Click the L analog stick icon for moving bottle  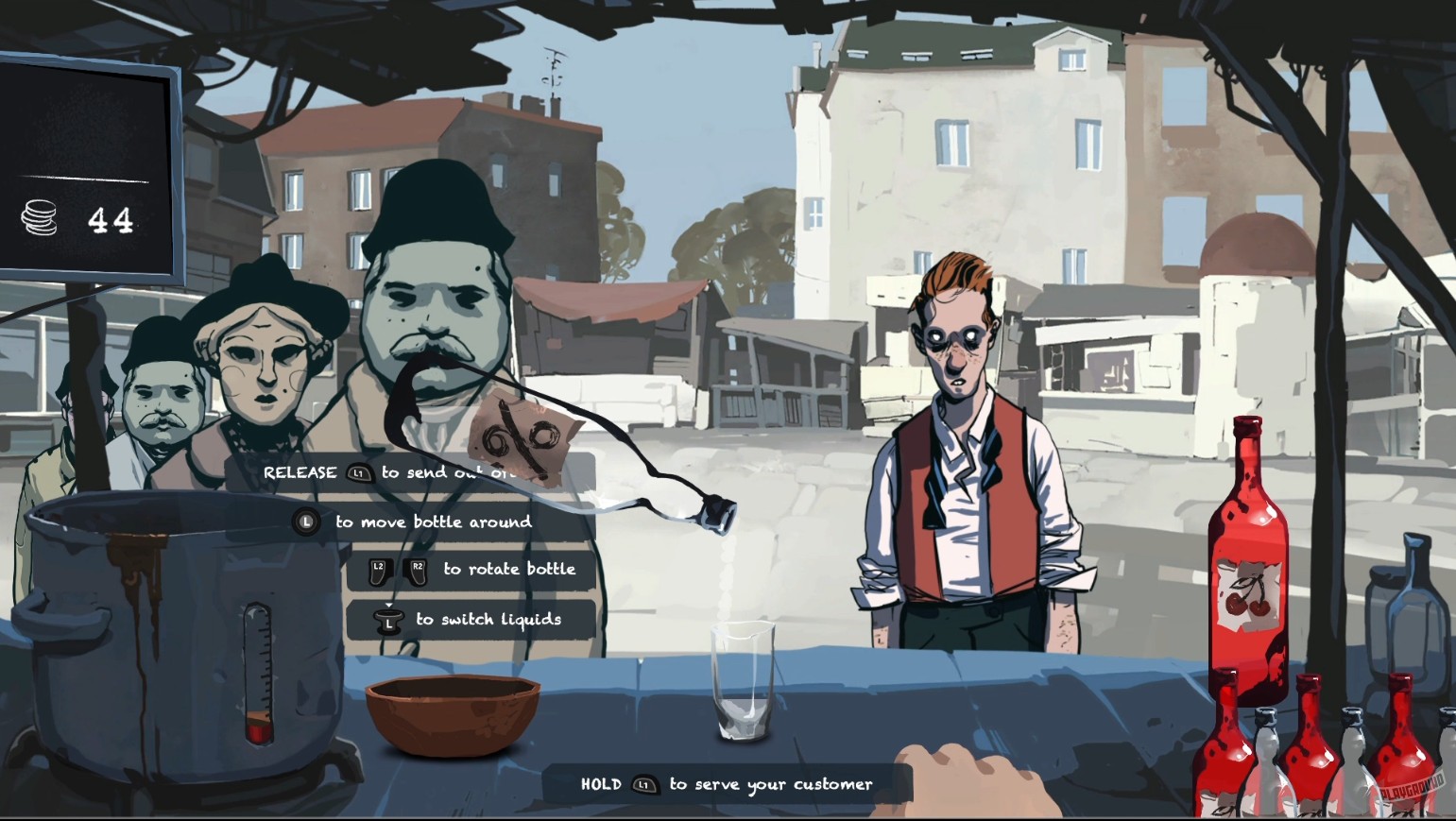click(306, 521)
